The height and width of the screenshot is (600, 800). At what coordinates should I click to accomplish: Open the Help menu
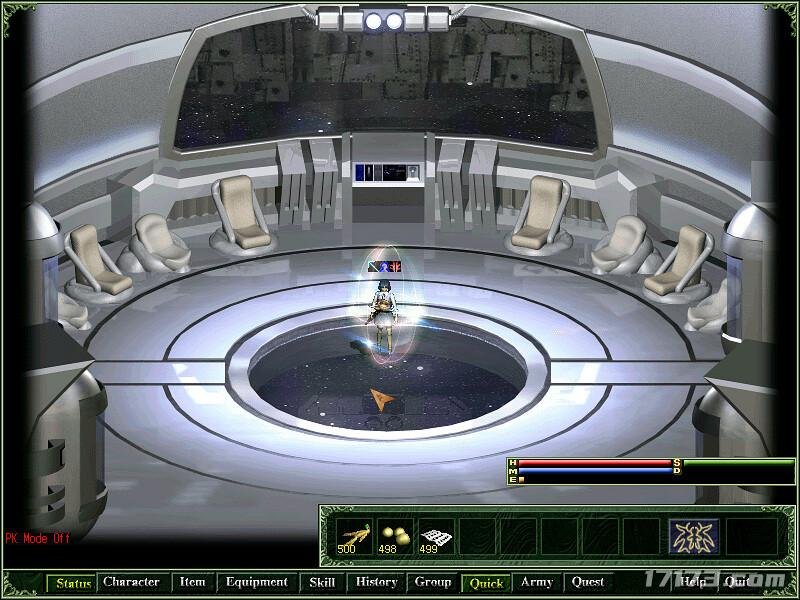693,582
